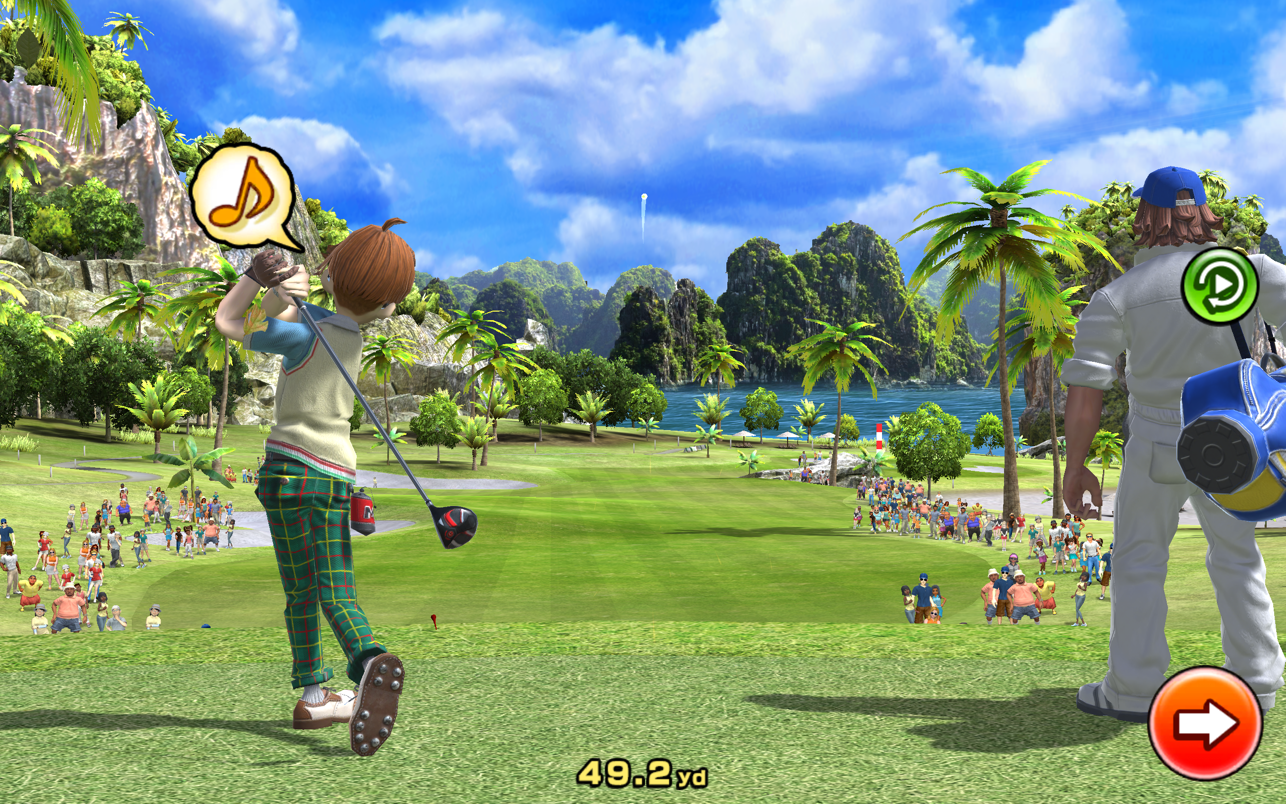
Task: Select the music note speech bubble
Action: point(244,194)
